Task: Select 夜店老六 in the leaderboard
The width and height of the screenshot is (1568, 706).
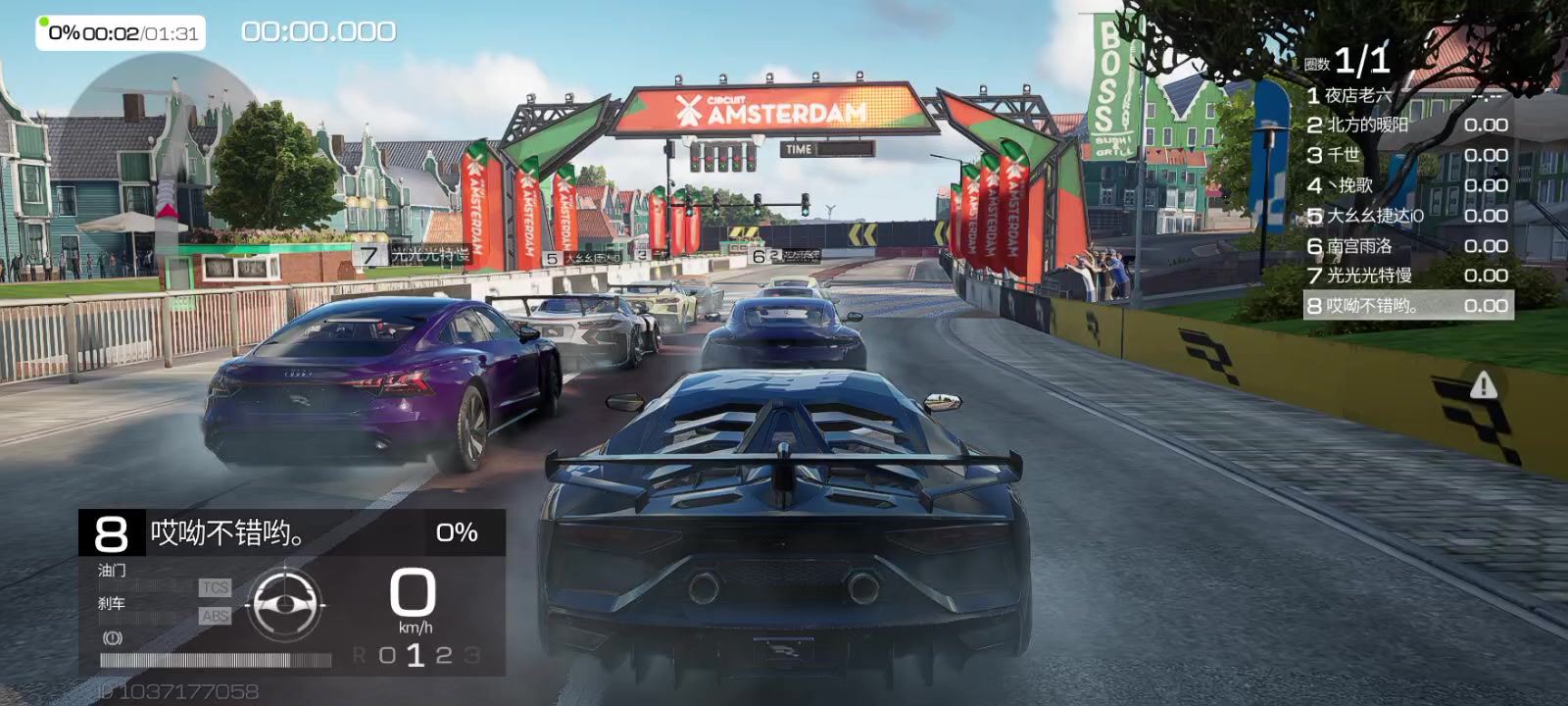Action: 1406,95
